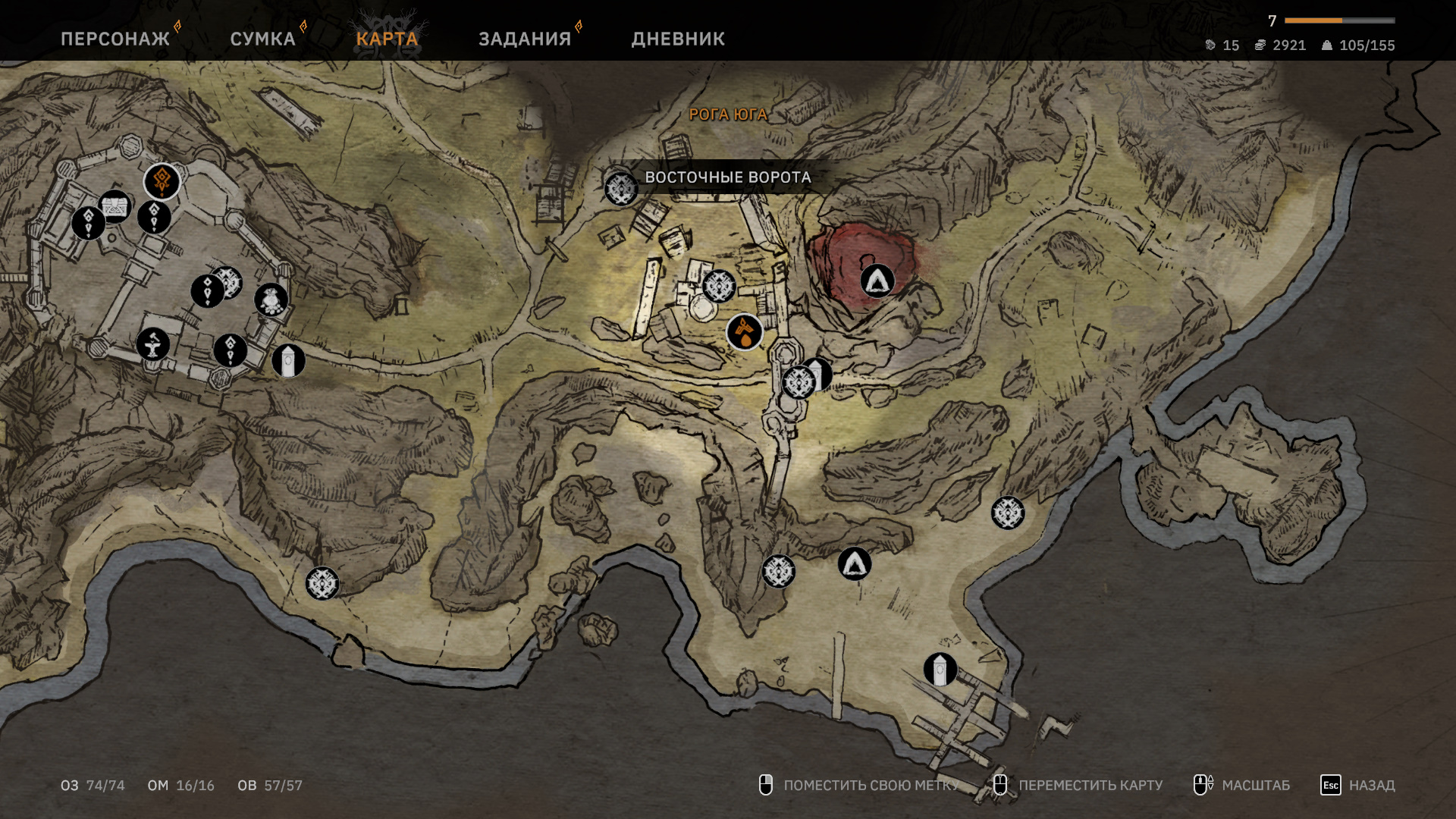1456x819 pixels.
Task: Go back with the НАЗАД button
Action: click(x=1357, y=785)
